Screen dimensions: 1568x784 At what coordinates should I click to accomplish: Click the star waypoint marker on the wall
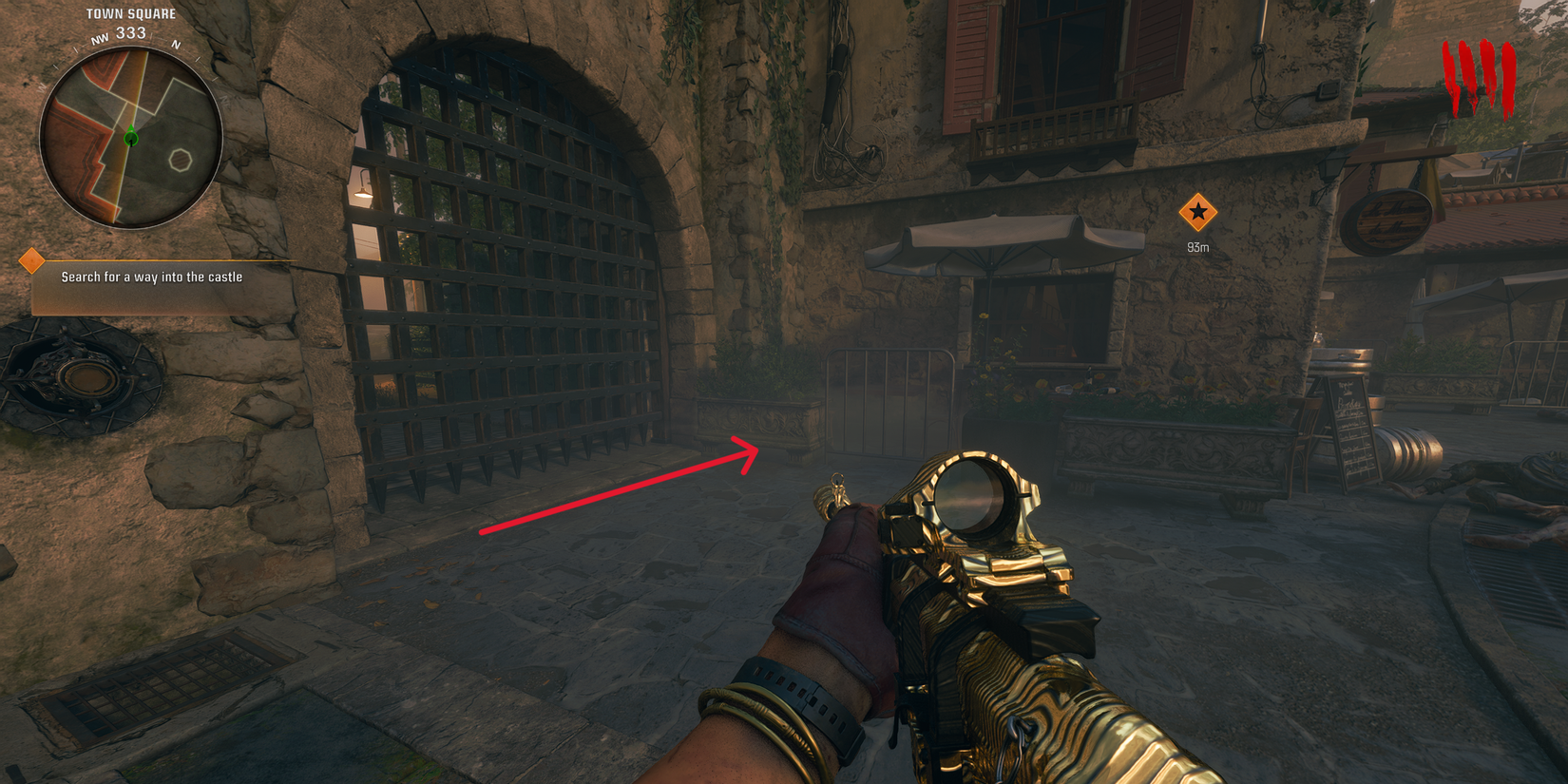[1197, 214]
